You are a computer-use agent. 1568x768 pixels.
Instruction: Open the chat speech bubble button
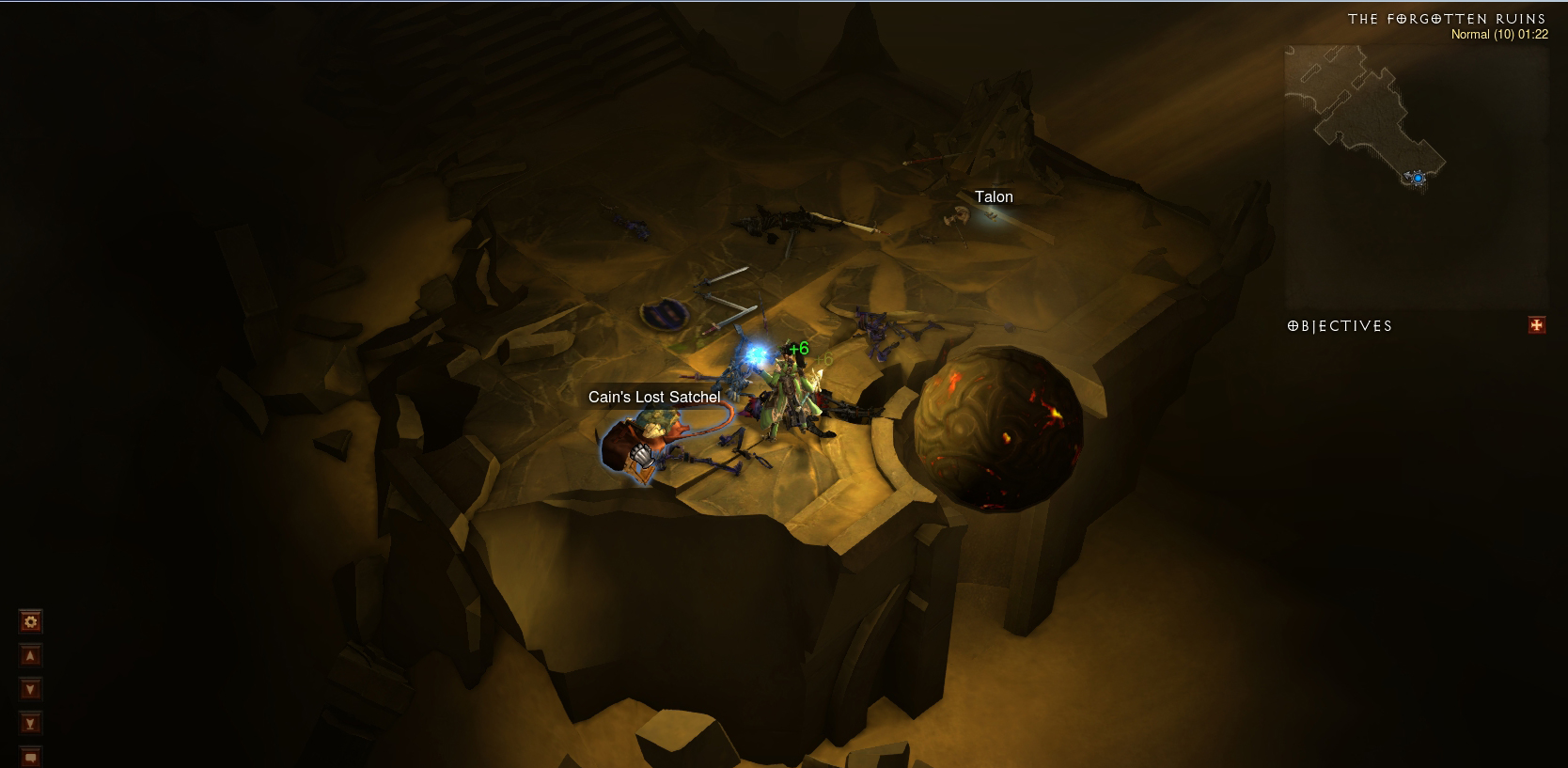(x=30, y=757)
